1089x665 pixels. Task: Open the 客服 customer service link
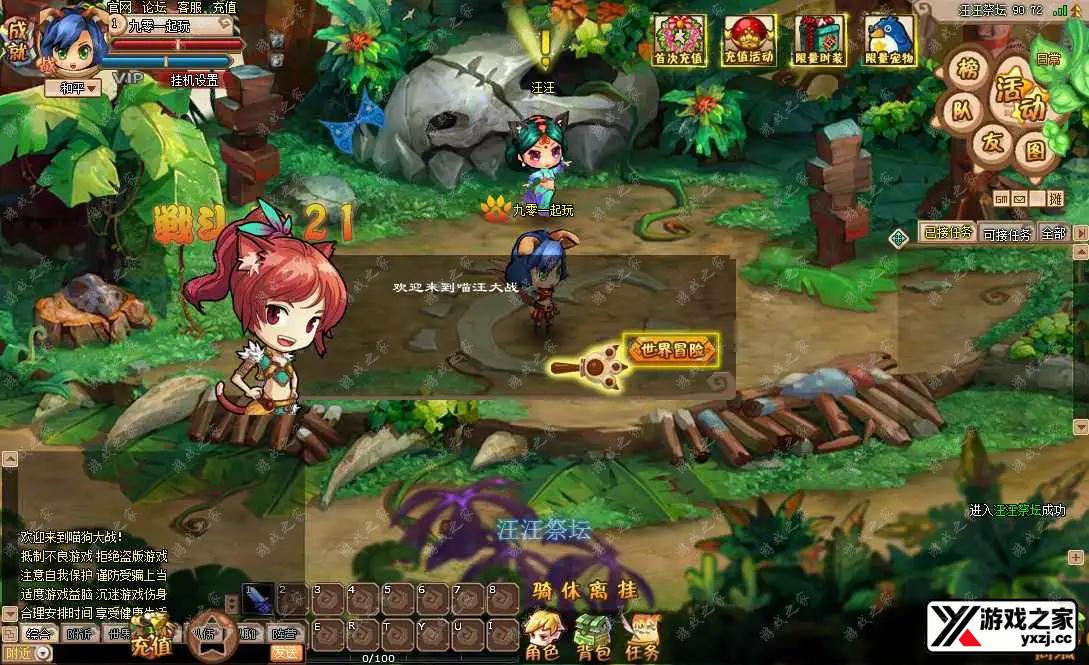(x=189, y=7)
